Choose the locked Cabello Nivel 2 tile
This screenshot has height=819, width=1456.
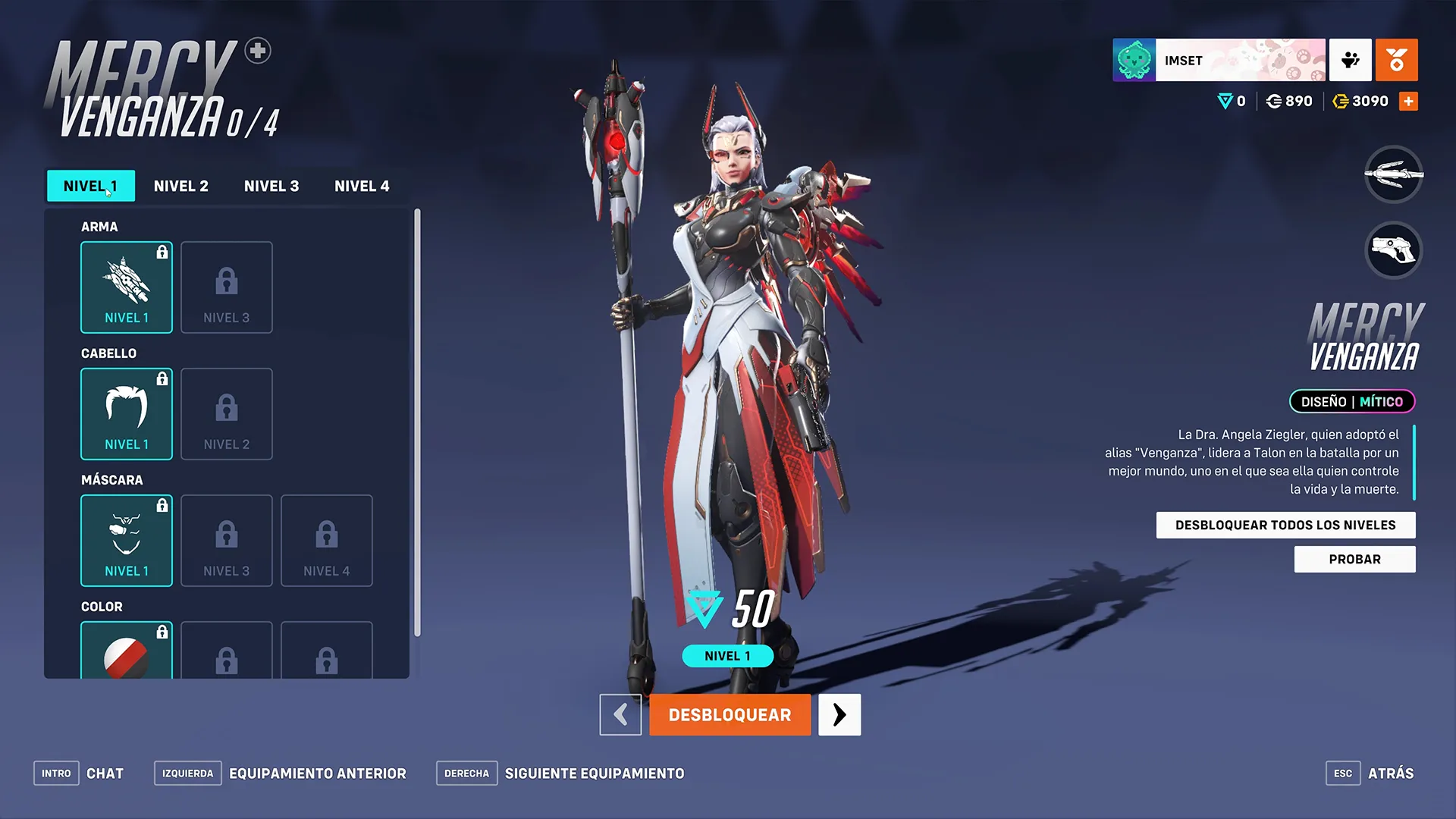(227, 414)
